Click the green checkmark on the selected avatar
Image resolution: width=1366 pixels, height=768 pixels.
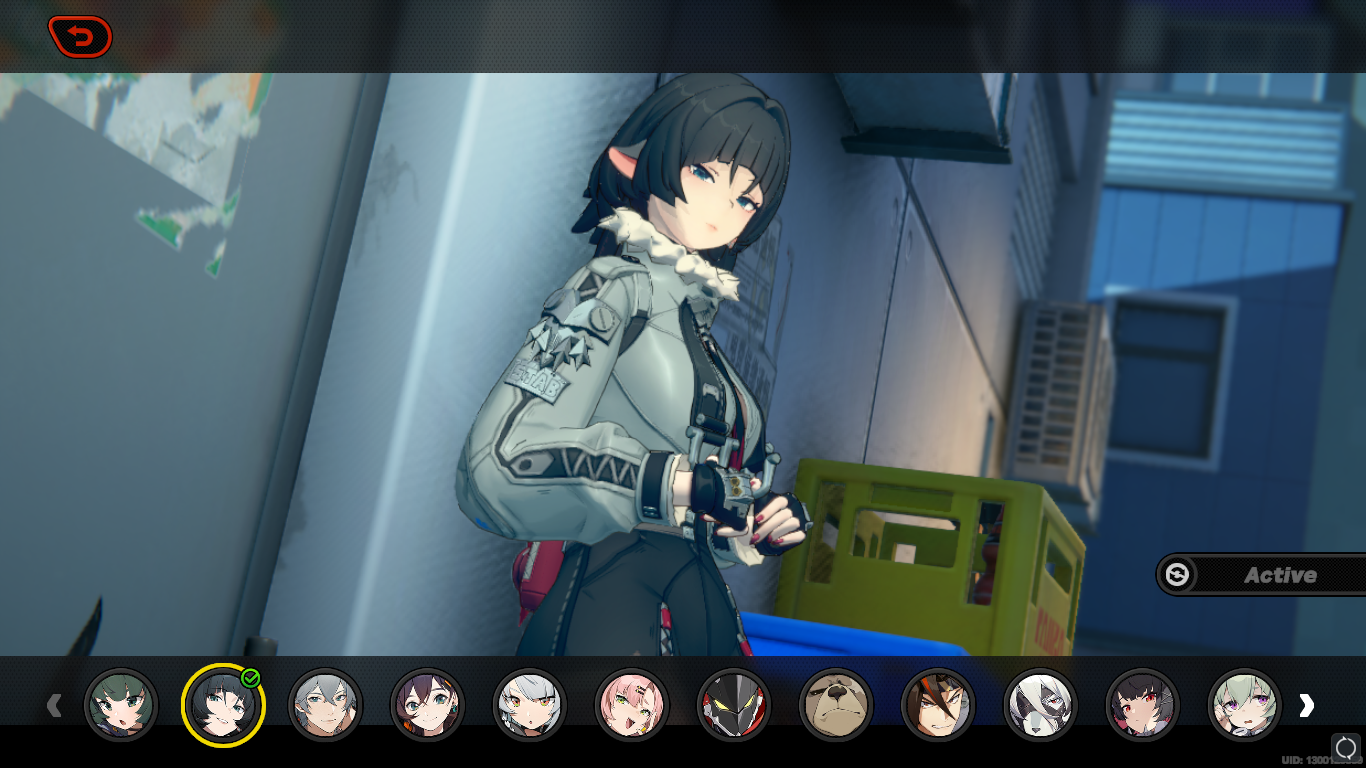250,679
